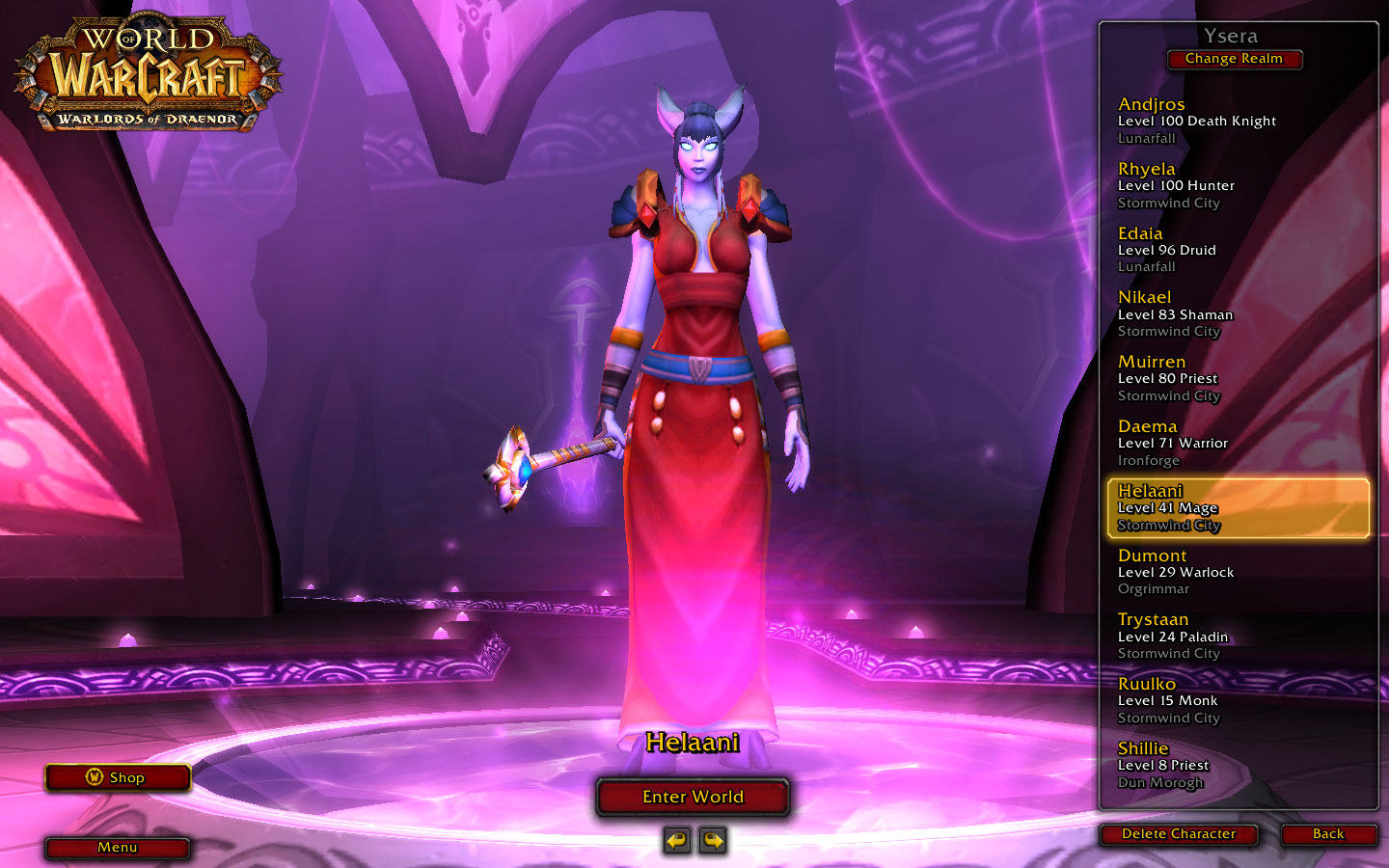The width and height of the screenshot is (1389, 868).
Task: Click the yellow left-arrow cycle button
Action: click(x=675, y=840)
